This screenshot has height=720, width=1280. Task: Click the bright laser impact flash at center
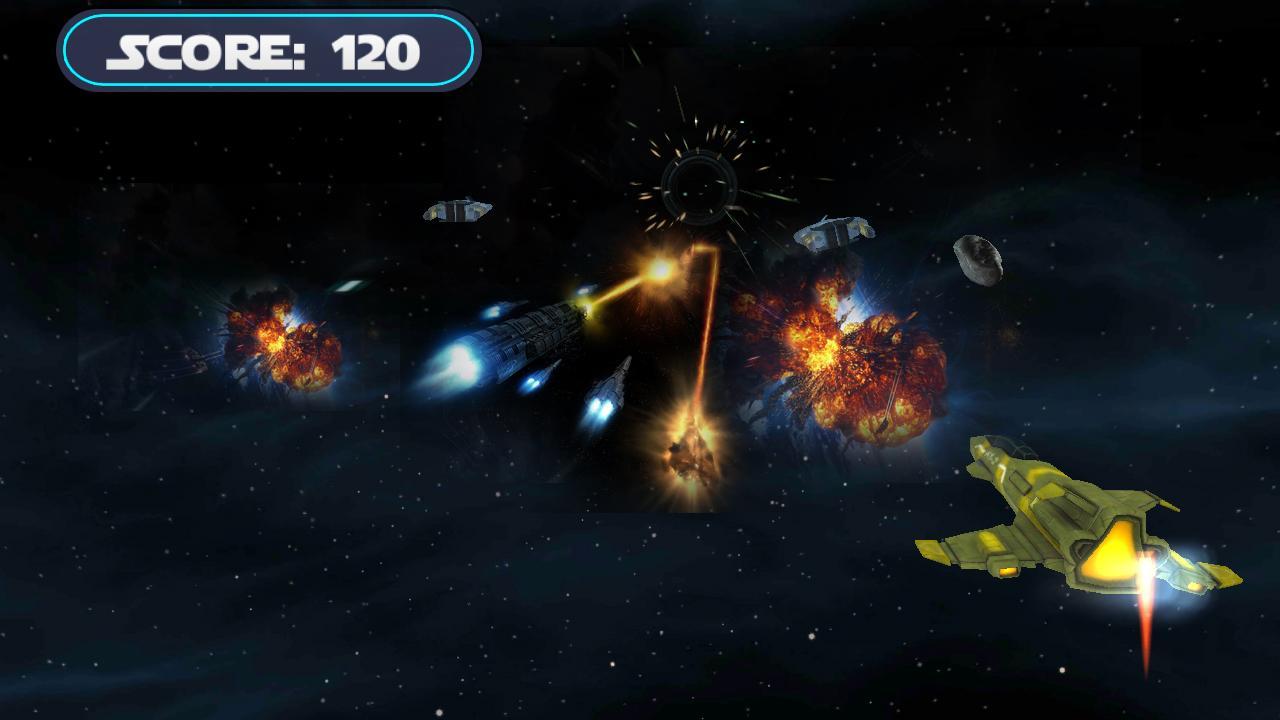tap(660, 270)
